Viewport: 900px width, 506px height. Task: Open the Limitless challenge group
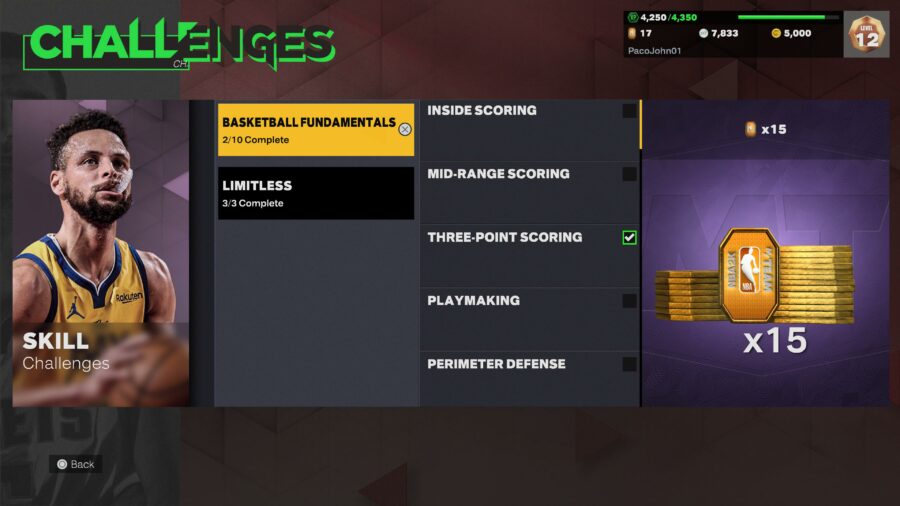point(315,193)
